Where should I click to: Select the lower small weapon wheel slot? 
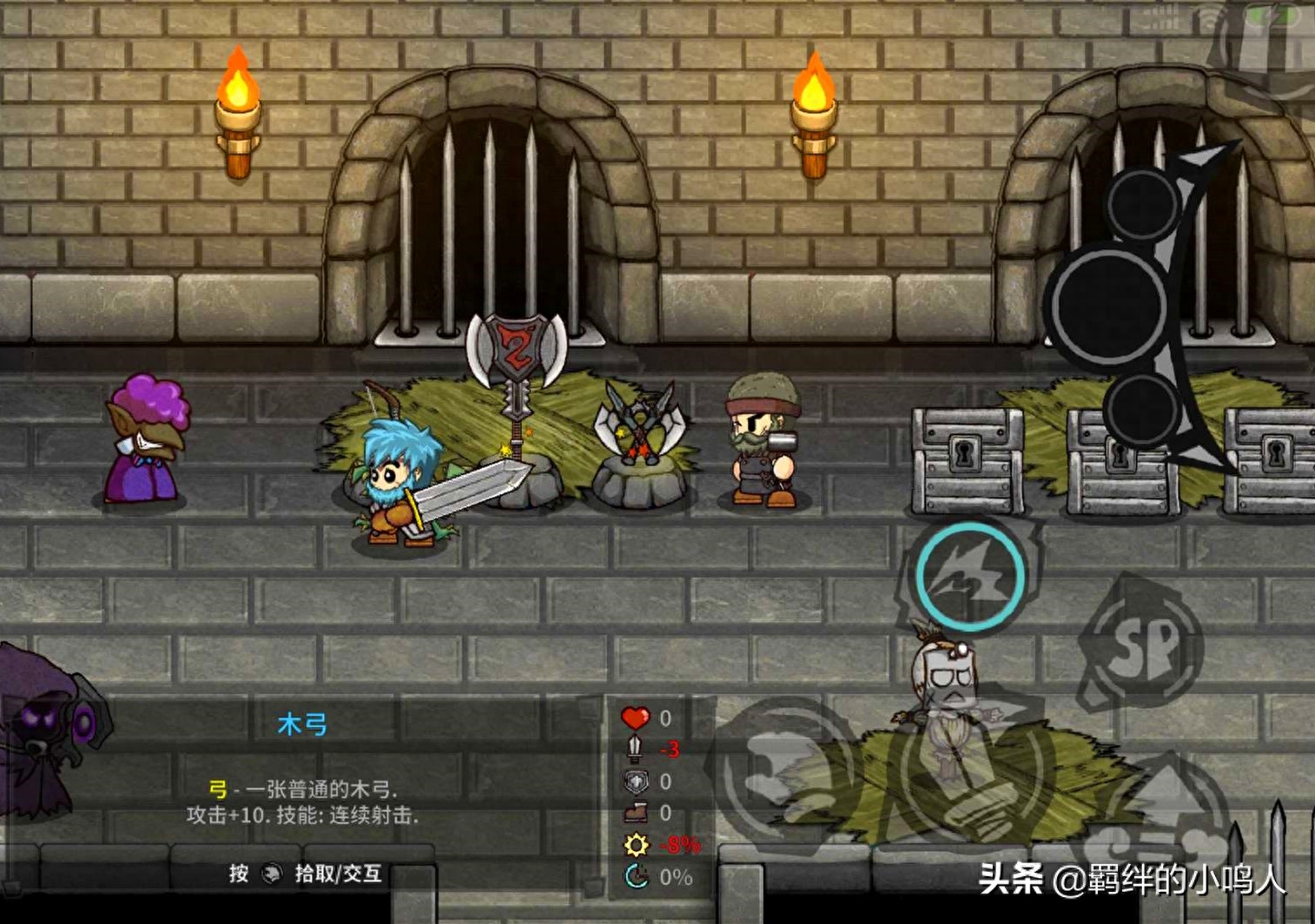[x=1140, y=407]
